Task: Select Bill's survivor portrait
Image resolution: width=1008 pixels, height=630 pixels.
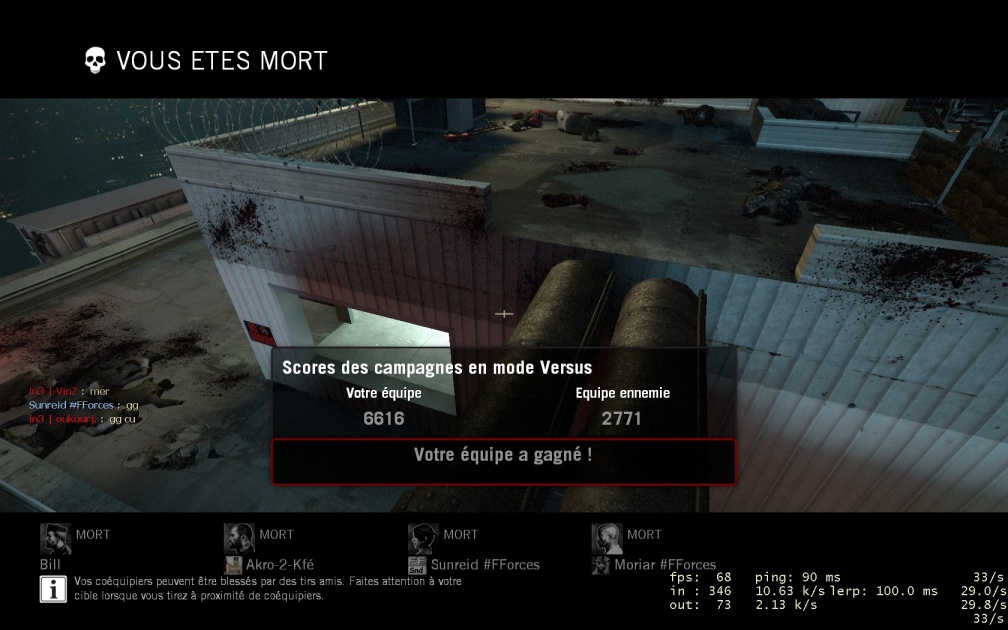Action: coord(55,539)
